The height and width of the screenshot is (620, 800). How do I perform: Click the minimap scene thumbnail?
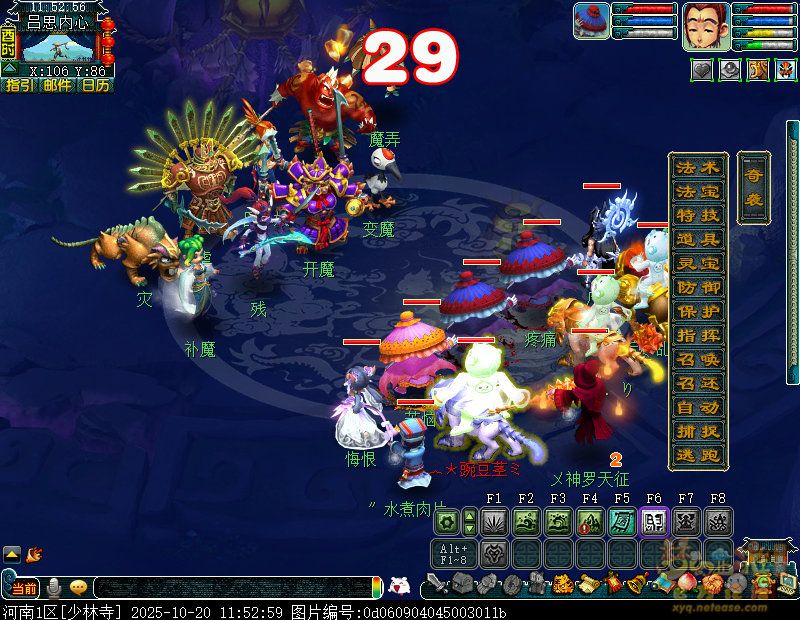click(x=59, y=46)
